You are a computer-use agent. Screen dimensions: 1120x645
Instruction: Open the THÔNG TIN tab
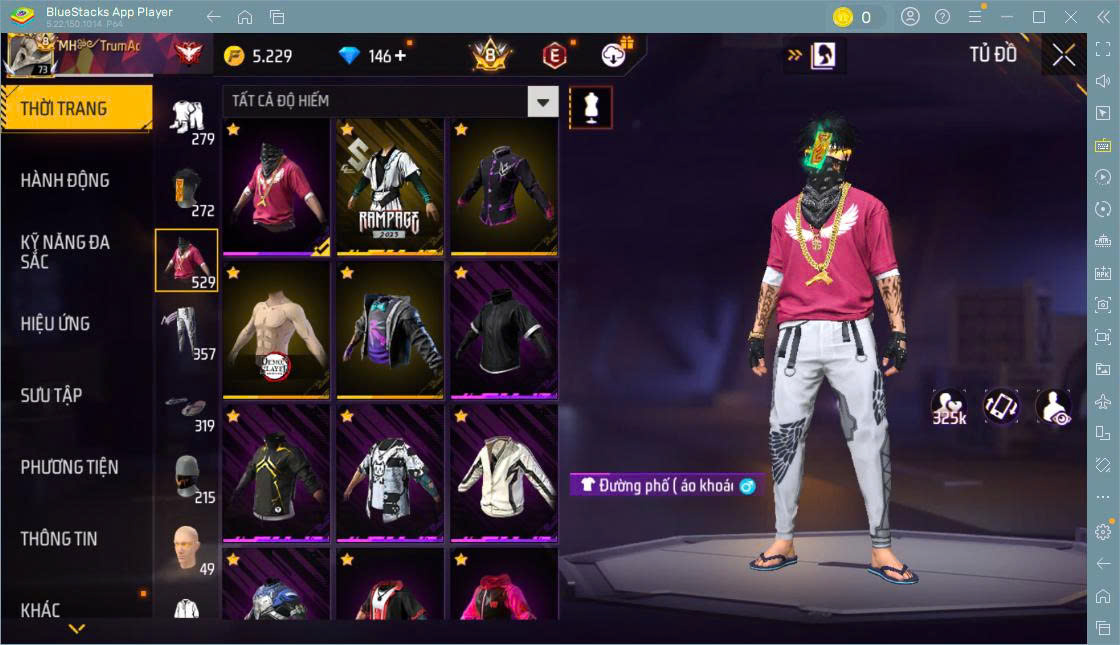(x=60, y=538)
